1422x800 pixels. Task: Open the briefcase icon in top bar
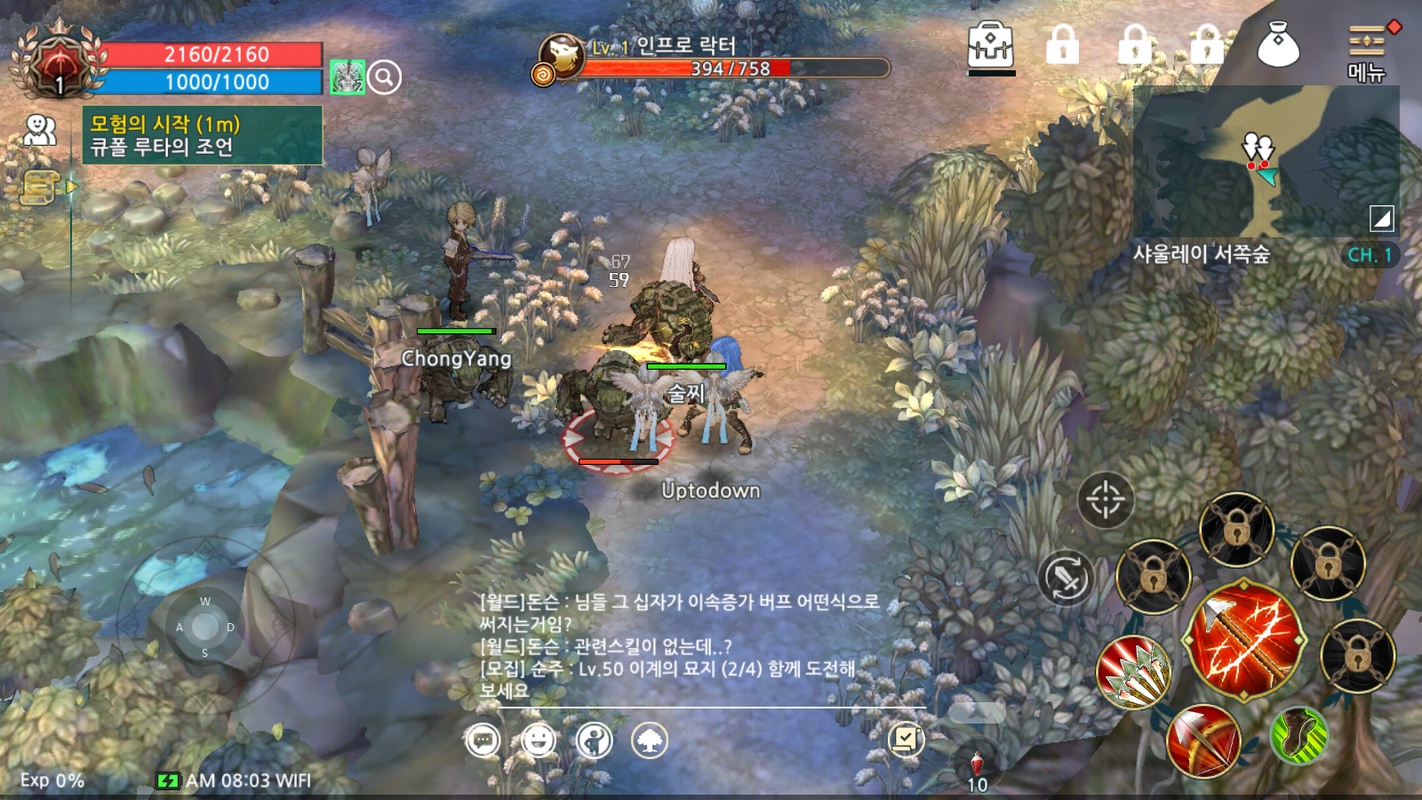point(991,46)
